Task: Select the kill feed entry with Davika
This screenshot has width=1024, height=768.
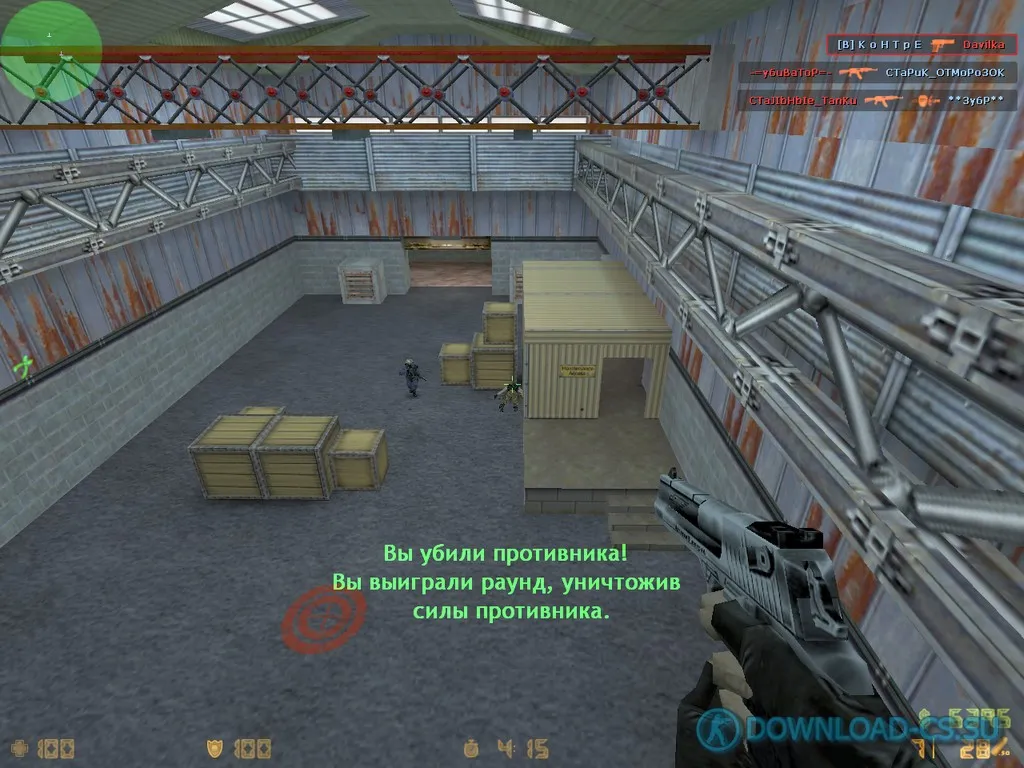Action: (x=922, y=45)
